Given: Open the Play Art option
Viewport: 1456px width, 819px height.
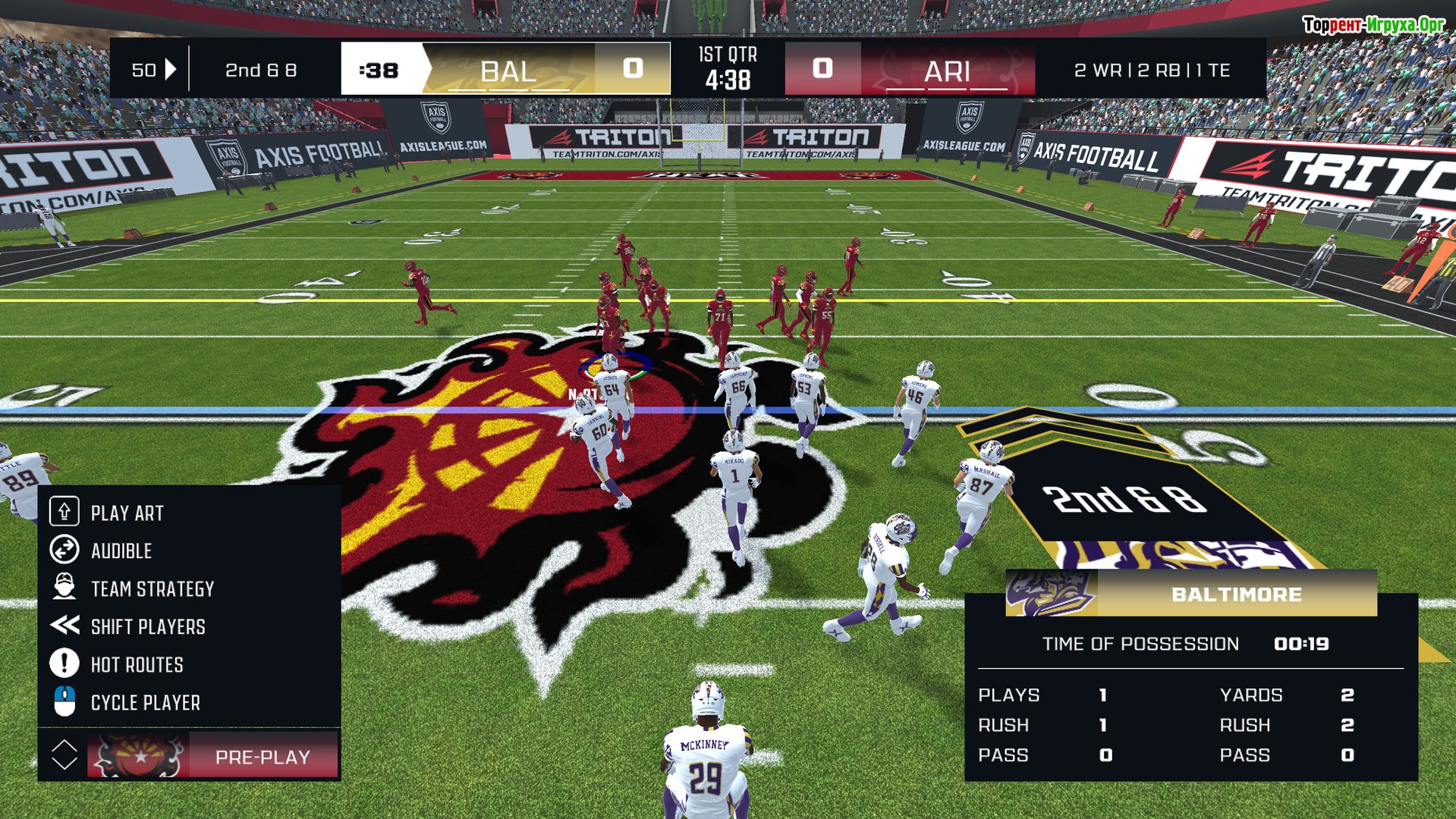Looking at the screenshot, I should coord(127,513).
